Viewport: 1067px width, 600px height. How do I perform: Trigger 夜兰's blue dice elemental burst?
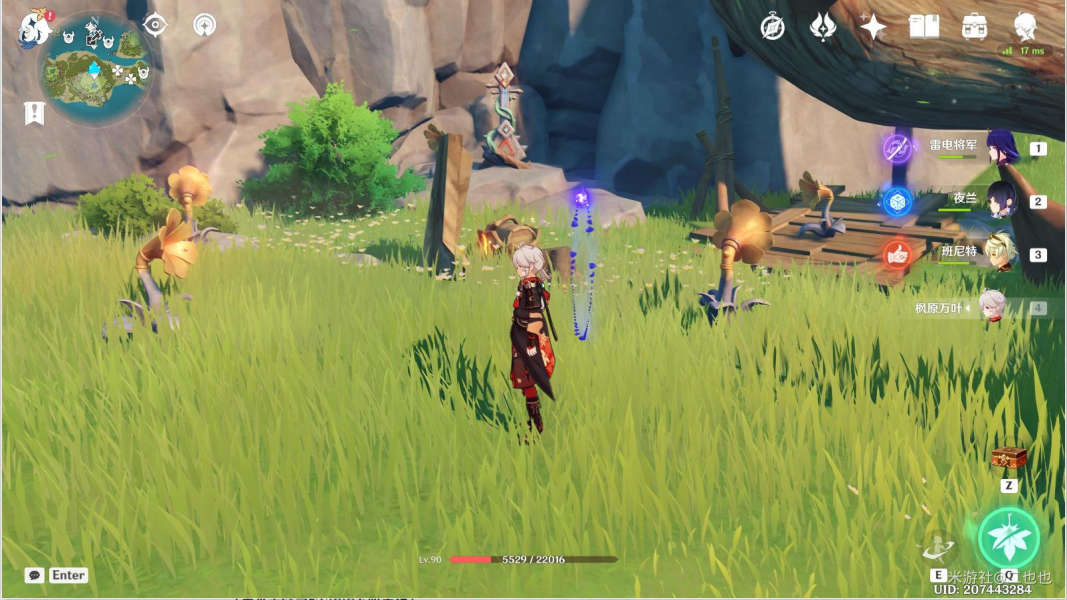pos(897,201)
